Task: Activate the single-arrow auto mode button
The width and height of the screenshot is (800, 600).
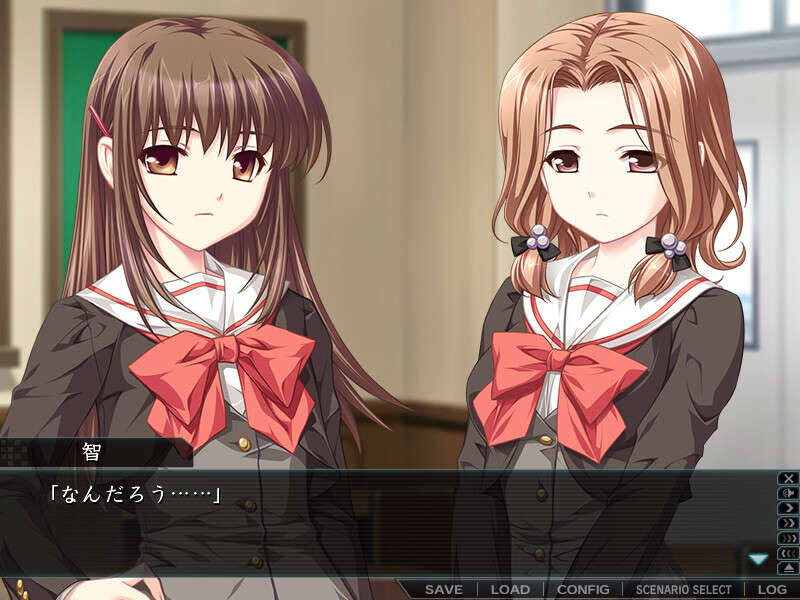Action: [788, 508]
